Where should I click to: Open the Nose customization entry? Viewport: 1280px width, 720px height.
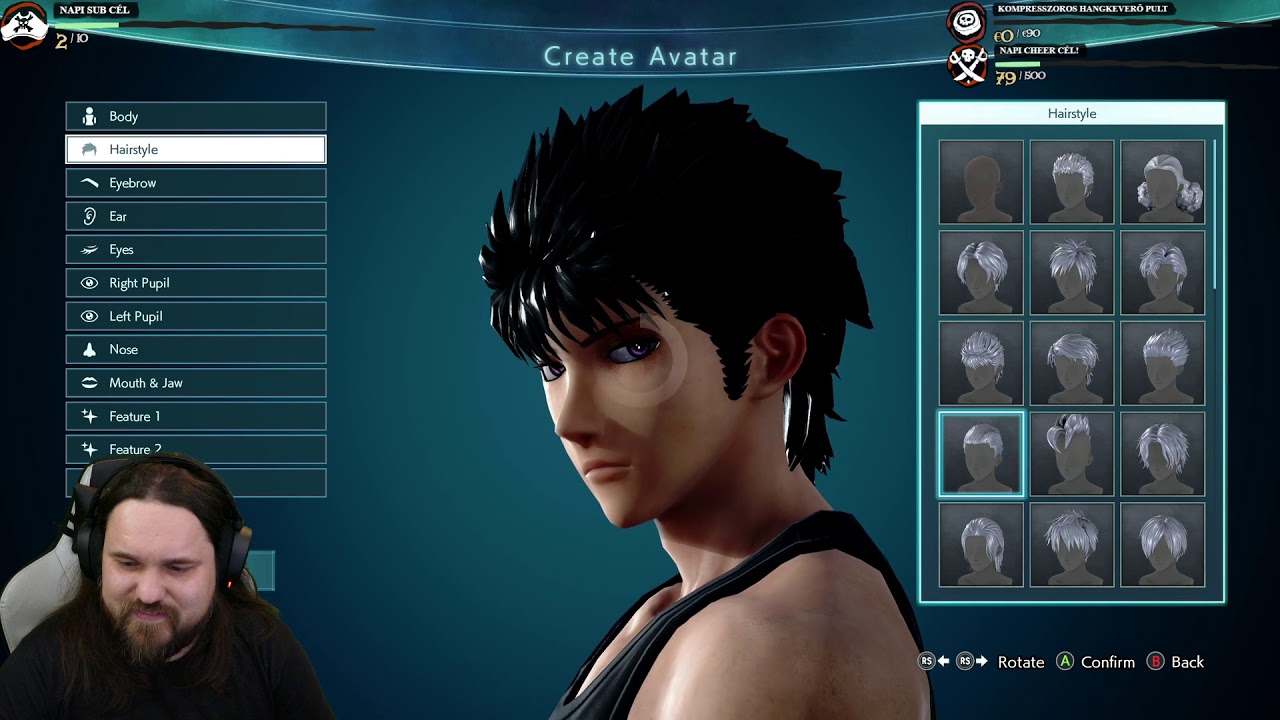point(196,349)
